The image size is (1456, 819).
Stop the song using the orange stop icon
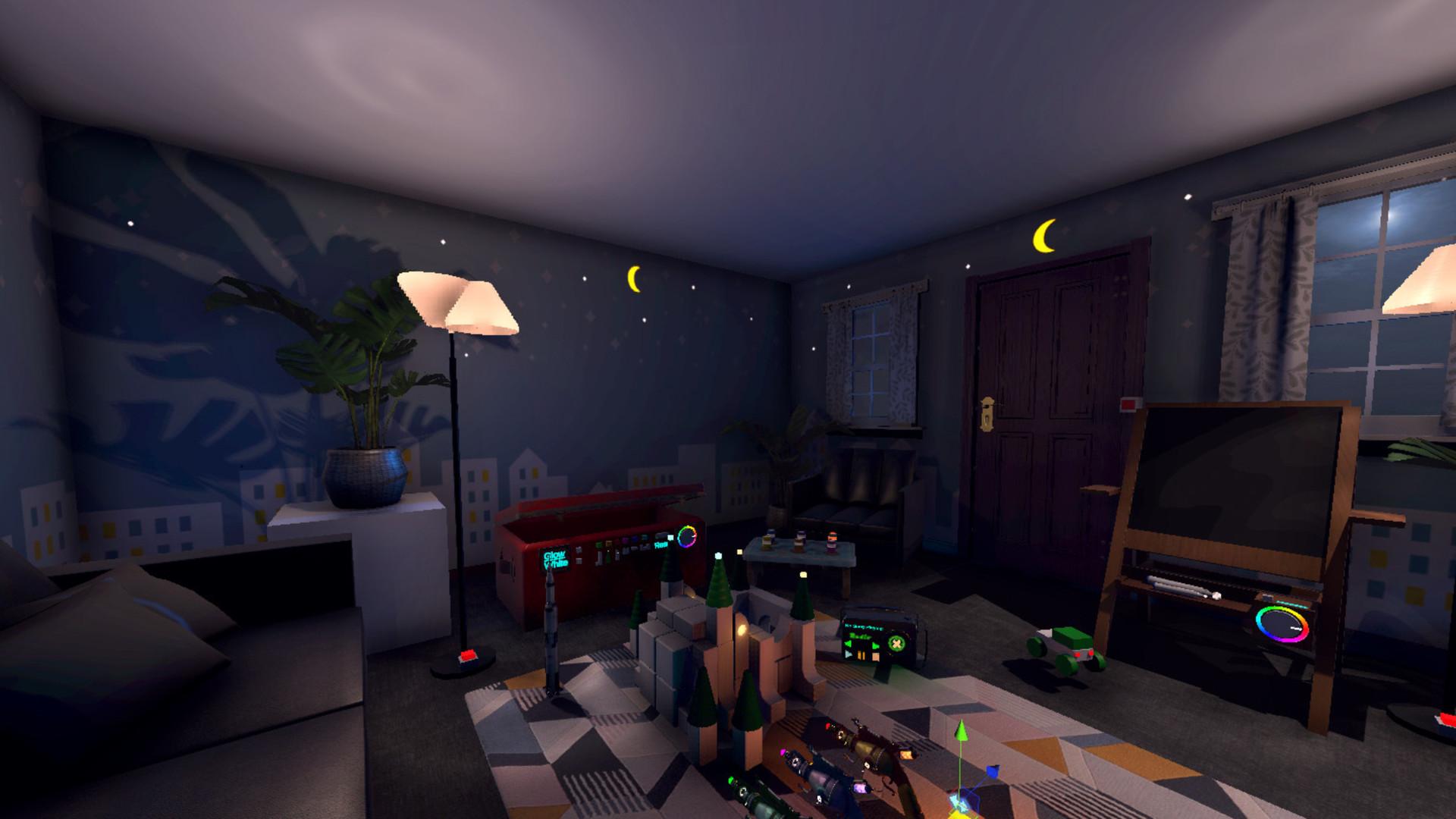[x=876, y=657]
